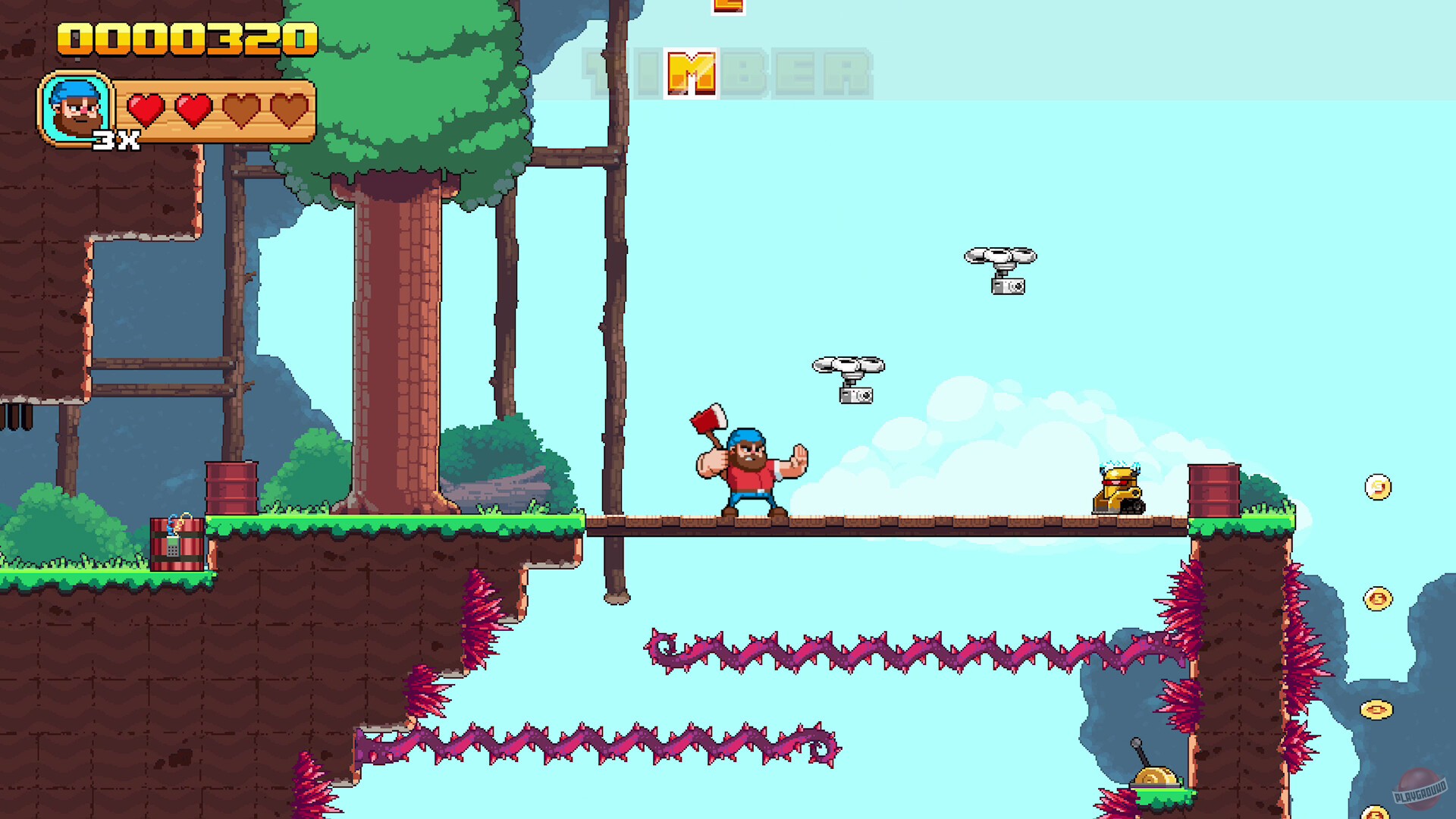Click the player portrait in the HUD

tap(76, 108)
